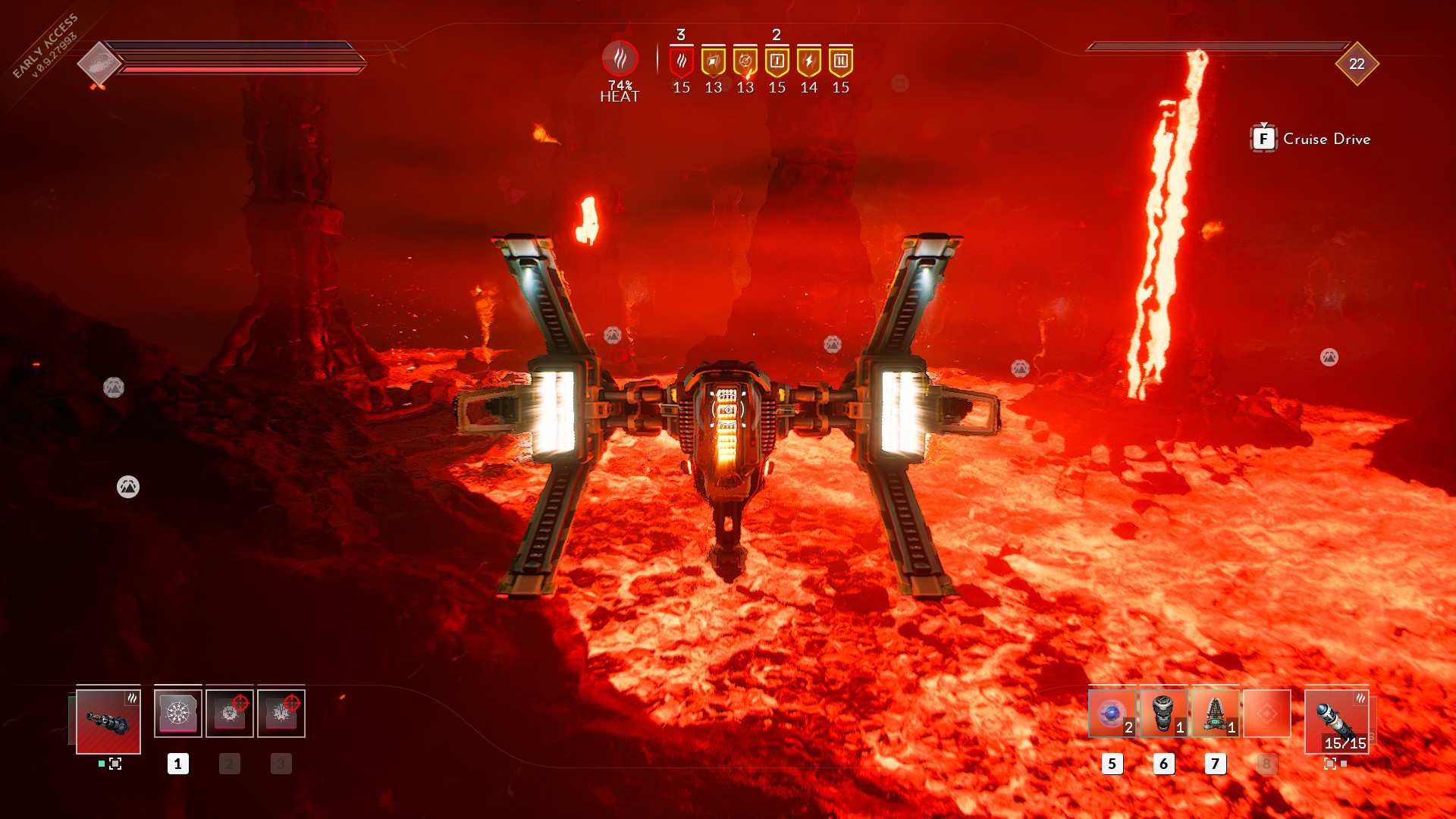Click the crosshair-locked skull device card above hotkey 2
Image resolution: width=1456 pixels, height=819 pixels.
point(229,714)
